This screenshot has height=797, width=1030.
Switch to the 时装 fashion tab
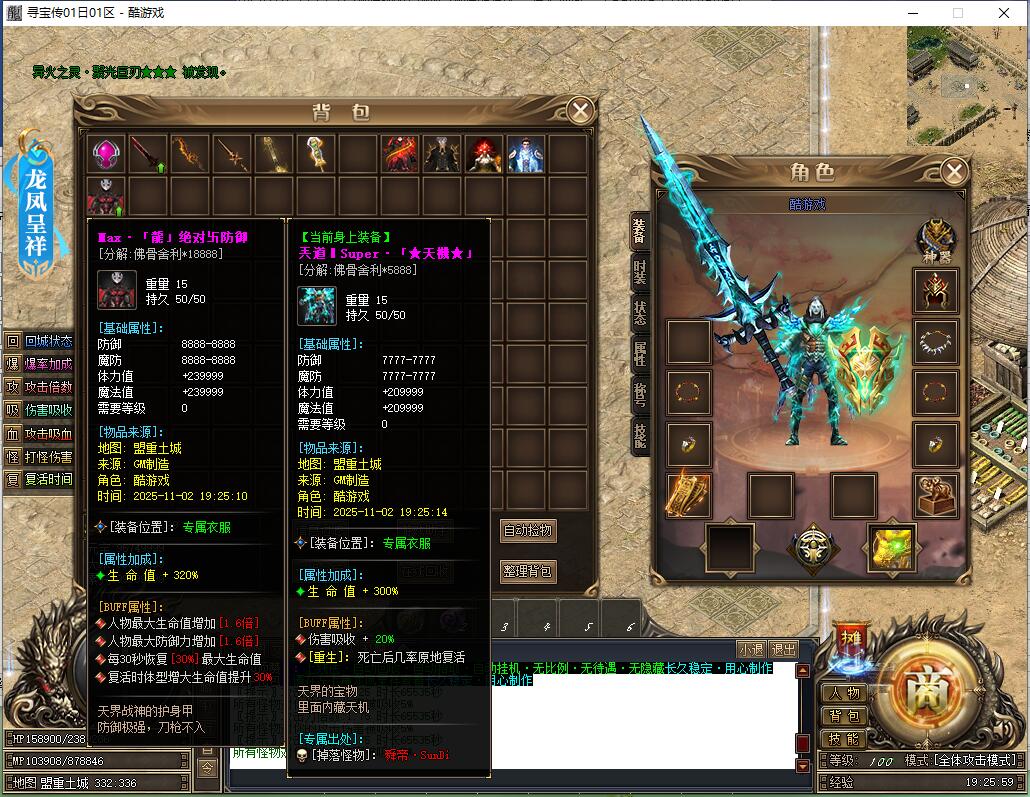[x=639, y=271]
